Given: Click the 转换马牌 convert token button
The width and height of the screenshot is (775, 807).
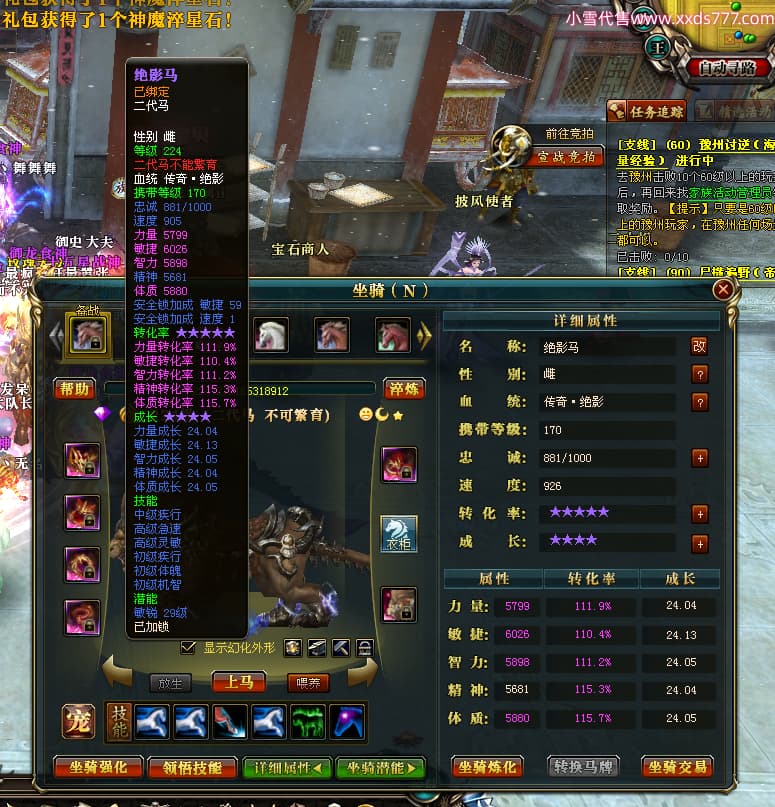Looking at the screenshot, I should 582,767.
